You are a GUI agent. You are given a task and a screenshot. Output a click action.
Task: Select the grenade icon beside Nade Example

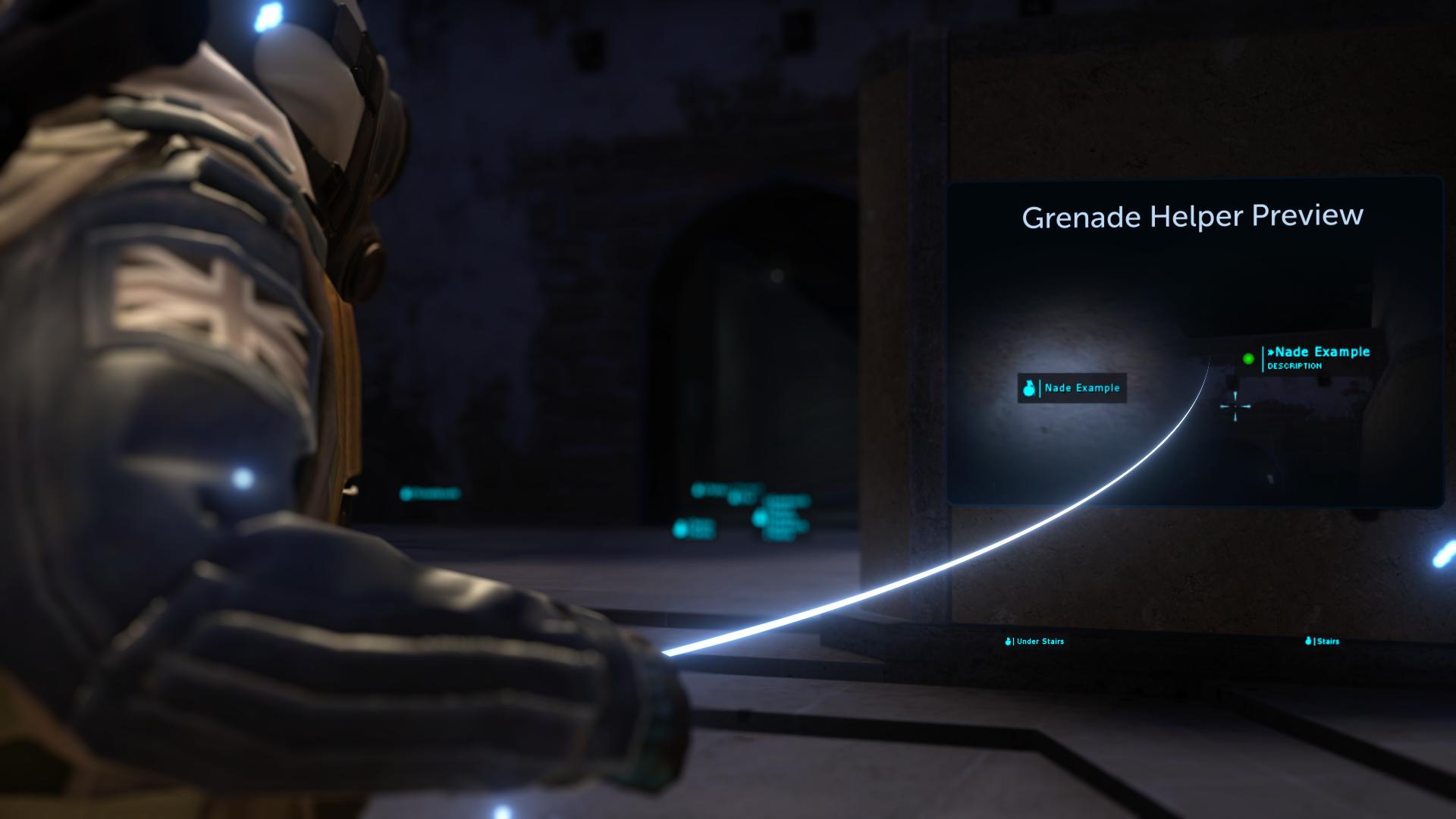coord(1029,388)
